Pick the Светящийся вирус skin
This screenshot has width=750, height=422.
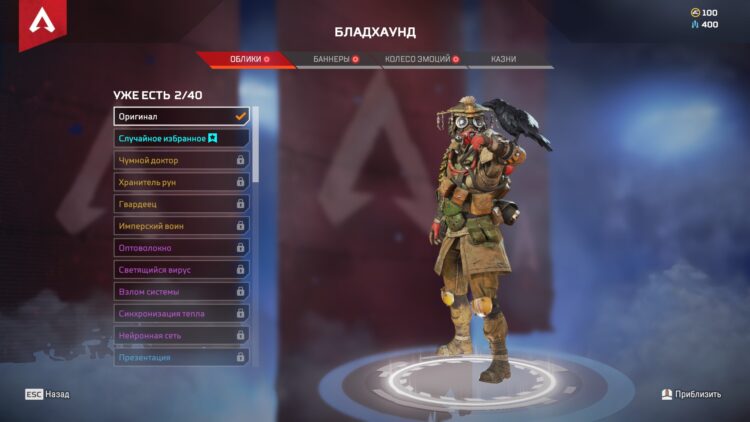pyautogui.click(x=181, y=270)
